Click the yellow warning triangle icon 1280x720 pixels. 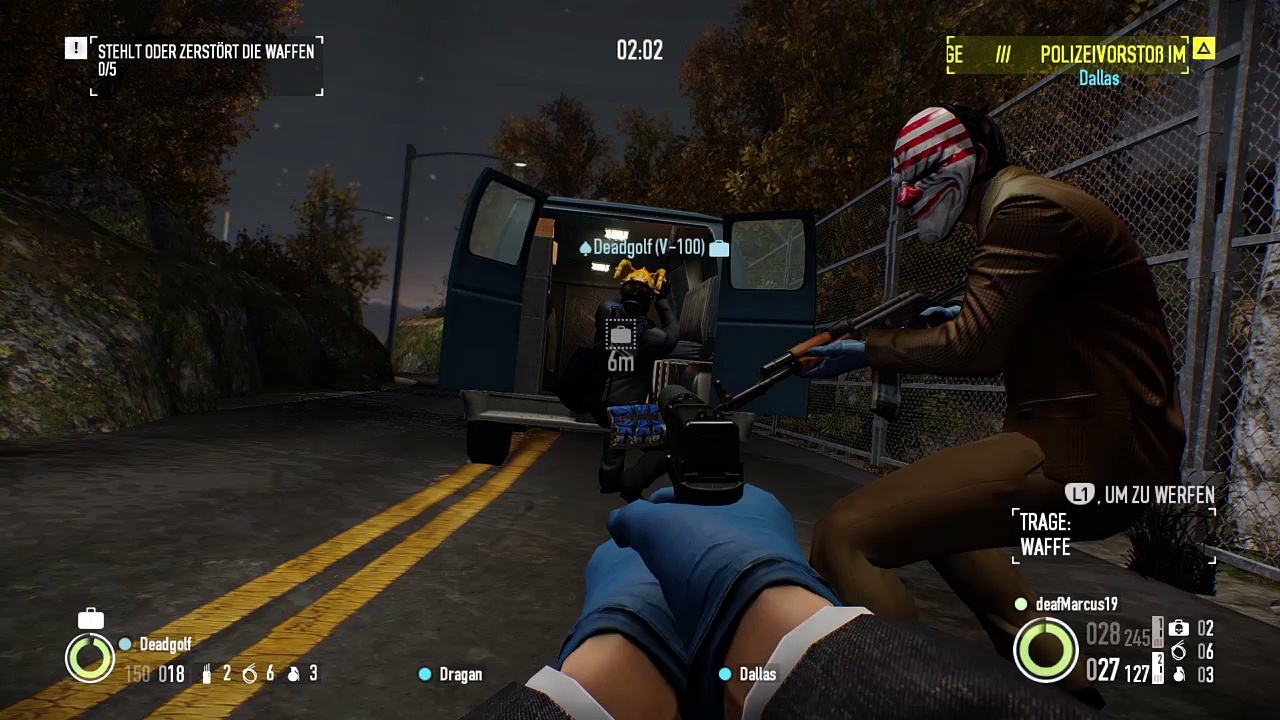1204,48
